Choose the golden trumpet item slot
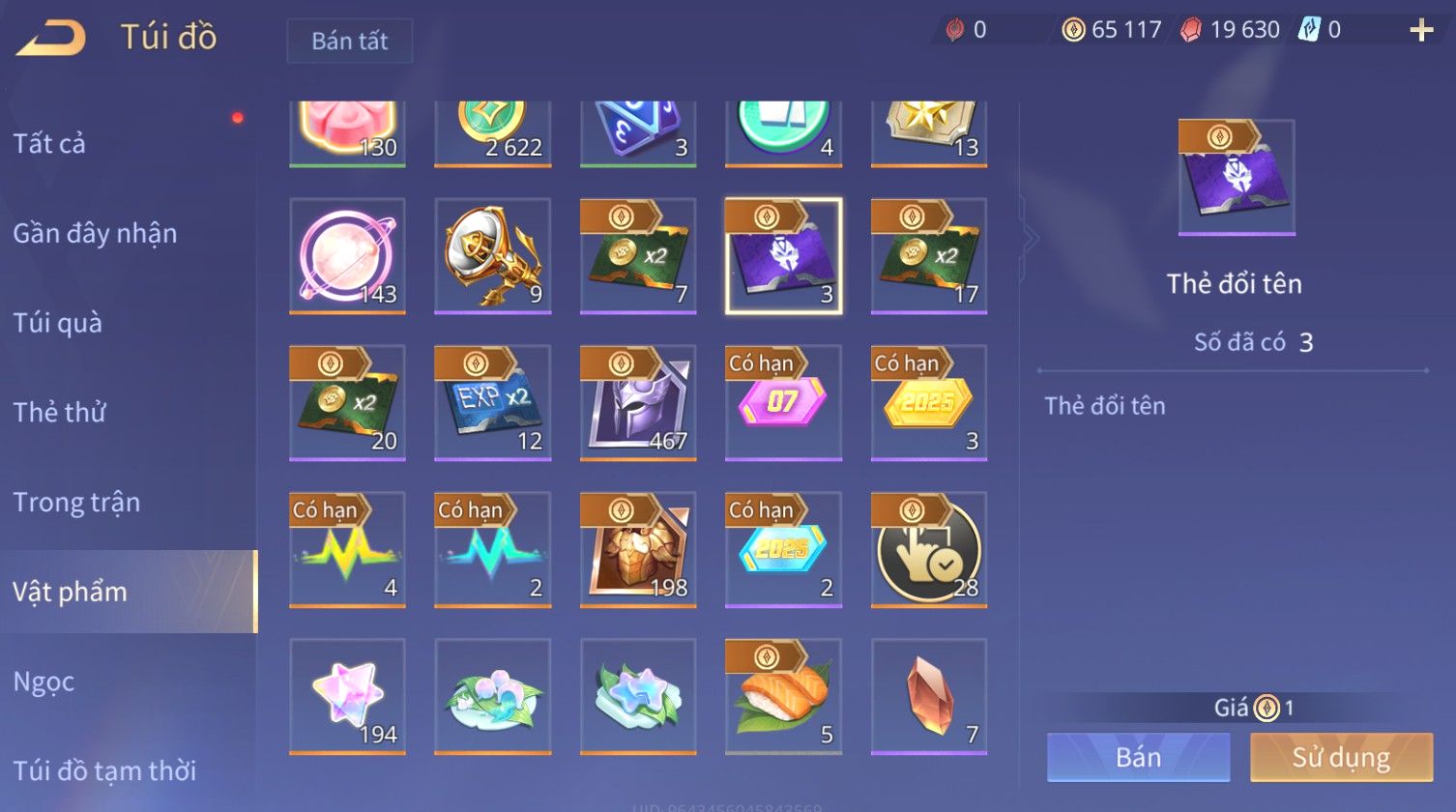Screen dimensions: 1456x812 [x=493, y=255]
